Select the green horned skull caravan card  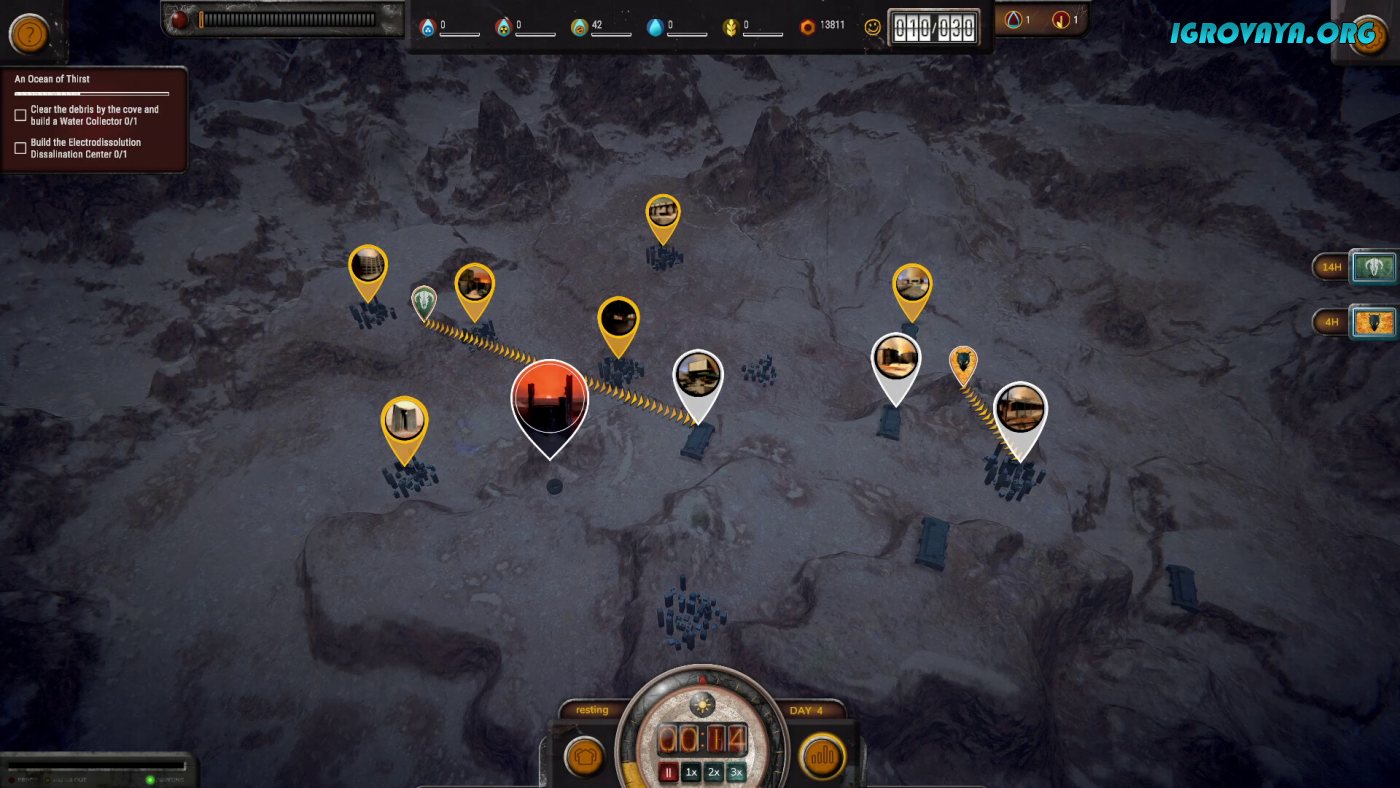point(1372,267)
